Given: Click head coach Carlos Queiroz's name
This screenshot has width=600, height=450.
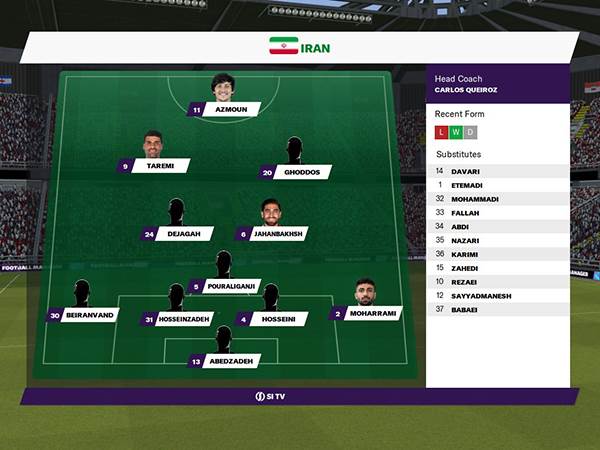Looking at the screenshot, I should click(466, 90).
